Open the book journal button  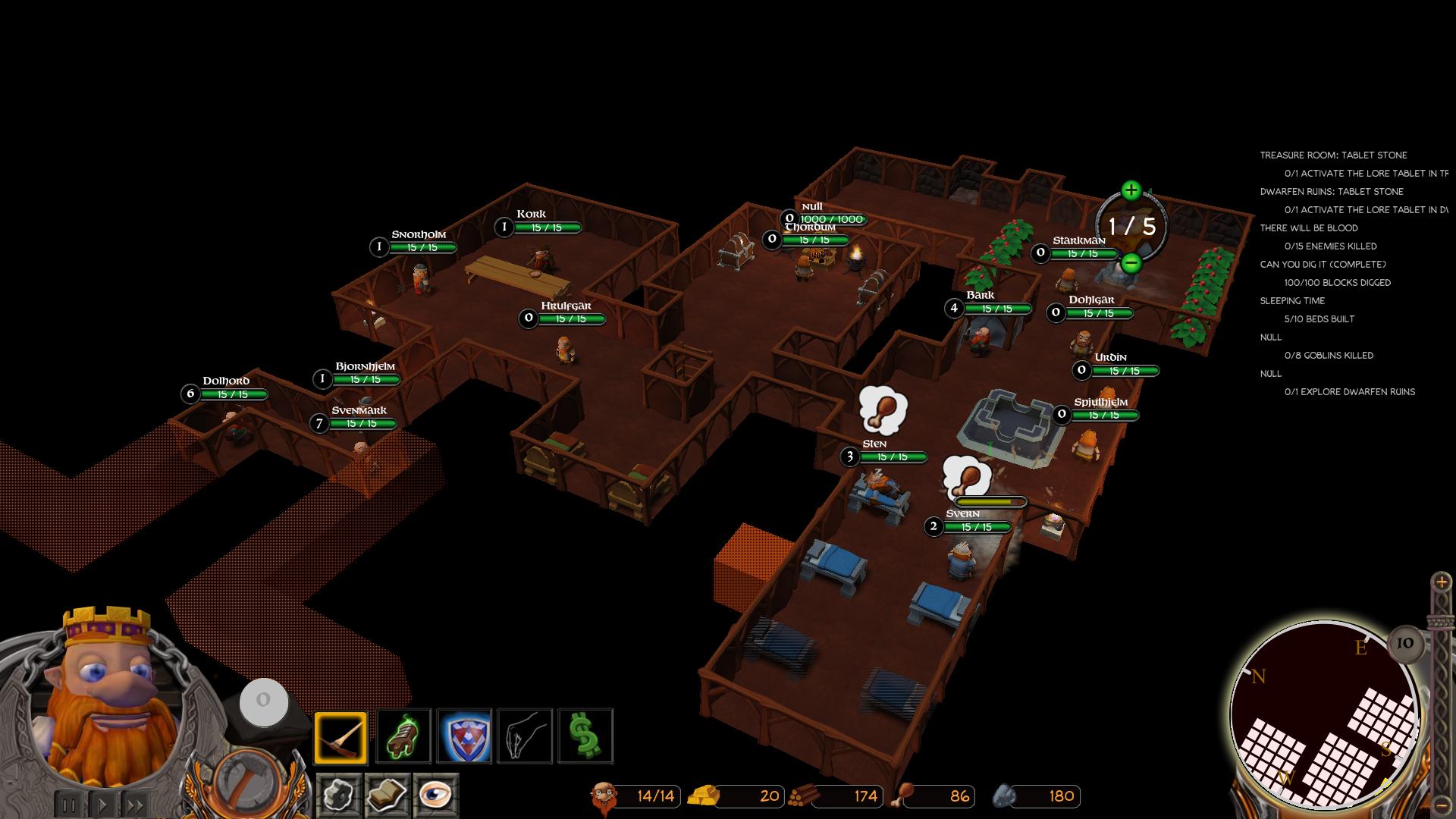(387, 795)
